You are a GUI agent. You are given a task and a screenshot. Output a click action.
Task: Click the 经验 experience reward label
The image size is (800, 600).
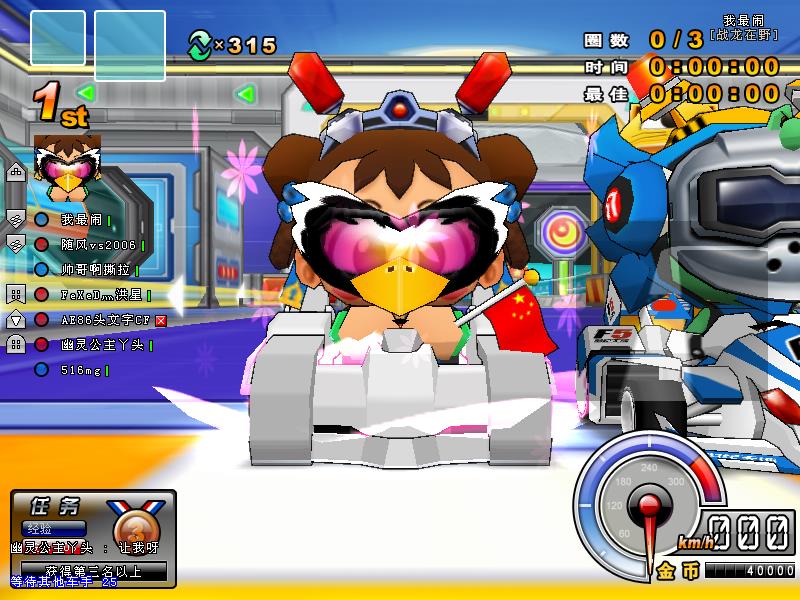click(x=41, y=528)
